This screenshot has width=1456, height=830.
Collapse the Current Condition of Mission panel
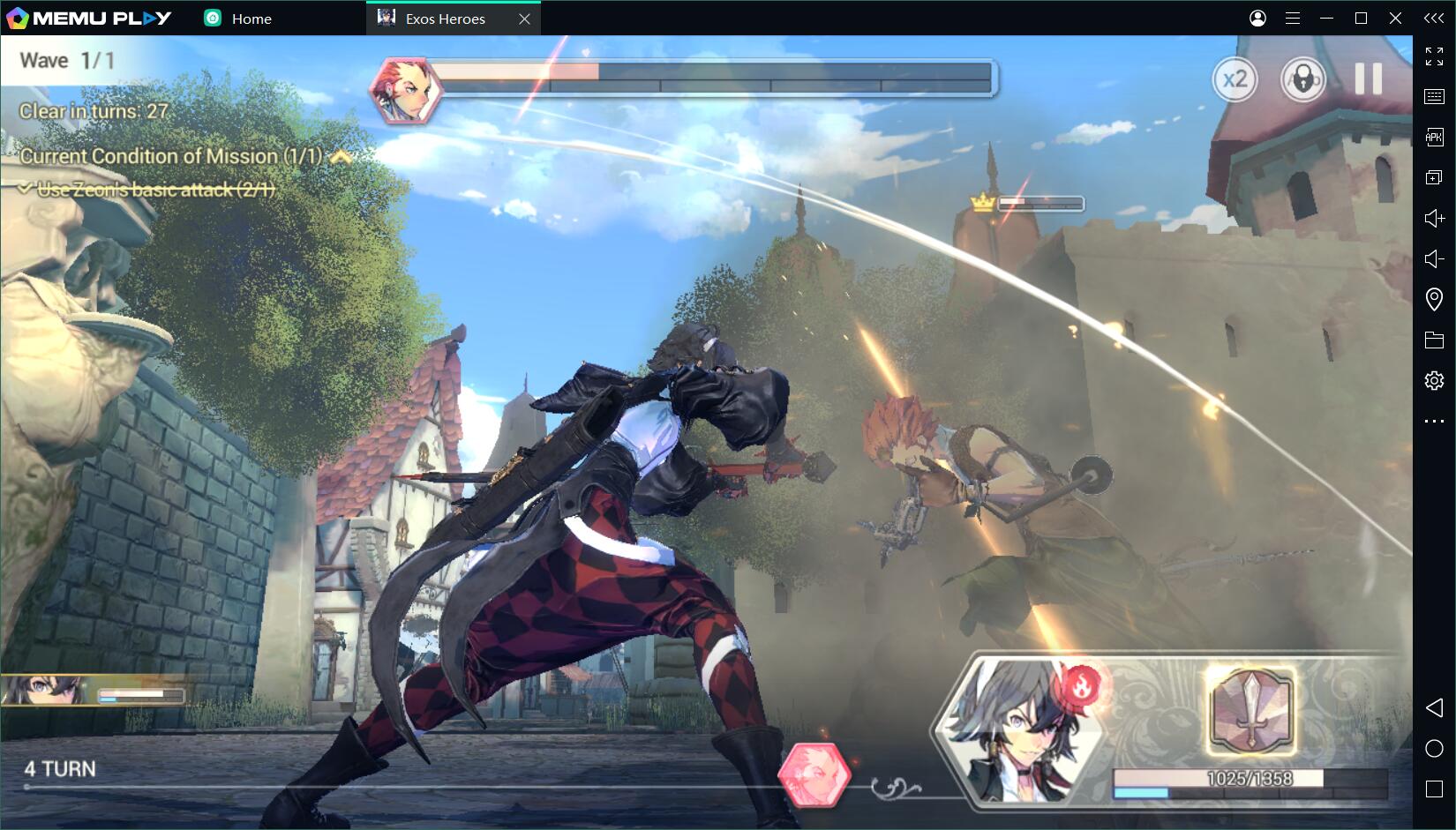pyautogui.click(x=341, y=157)
